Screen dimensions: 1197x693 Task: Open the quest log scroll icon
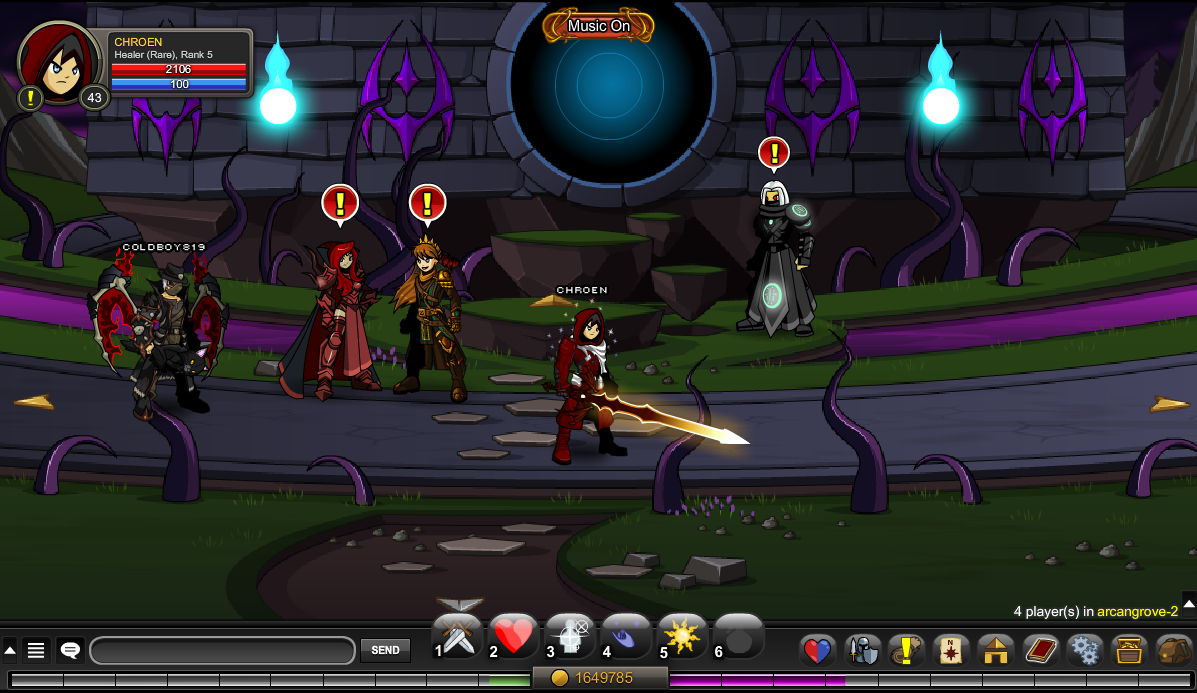click(x=906, y=651)
